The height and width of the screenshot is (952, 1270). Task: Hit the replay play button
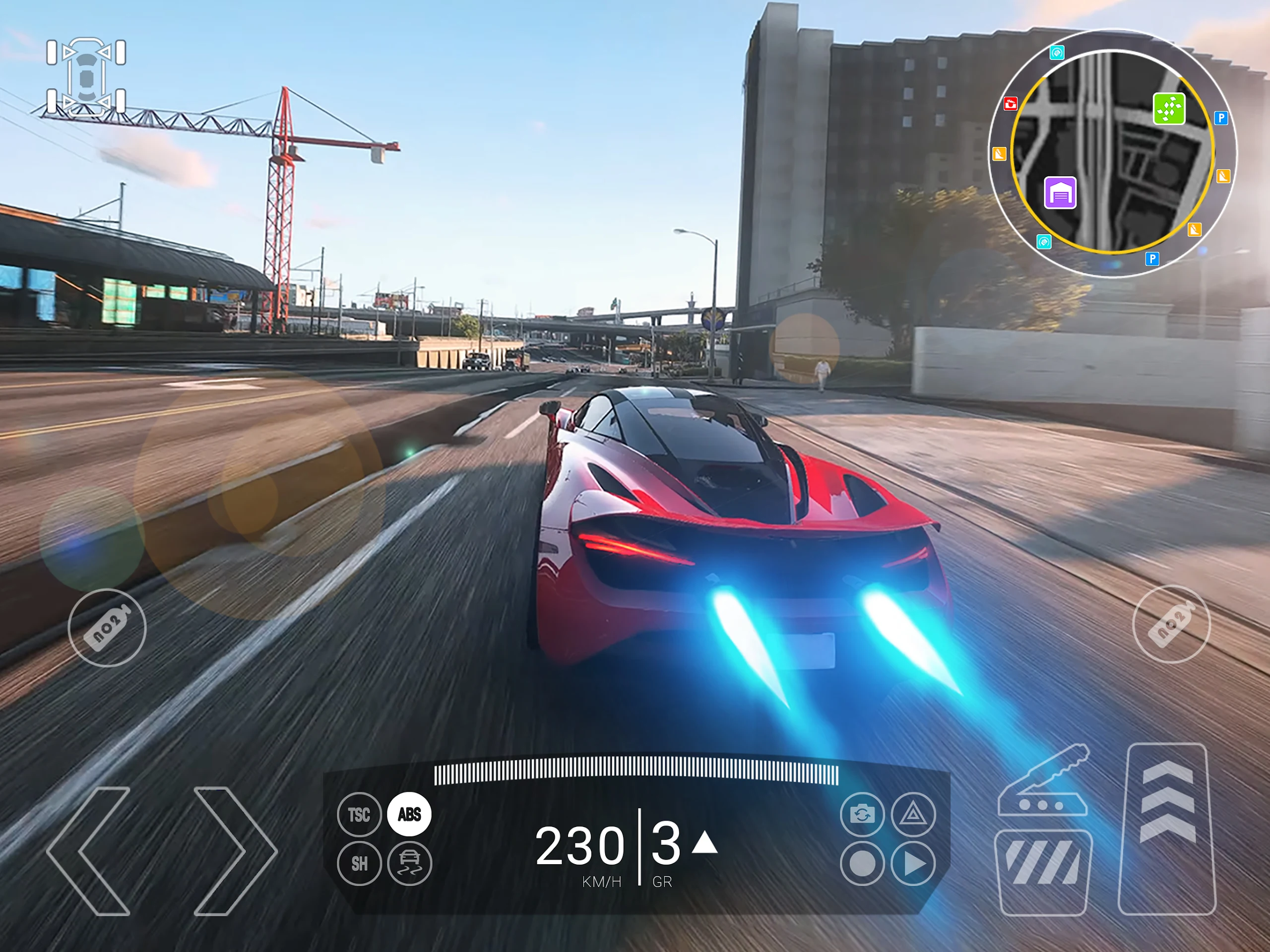click(x=913, y=864)
